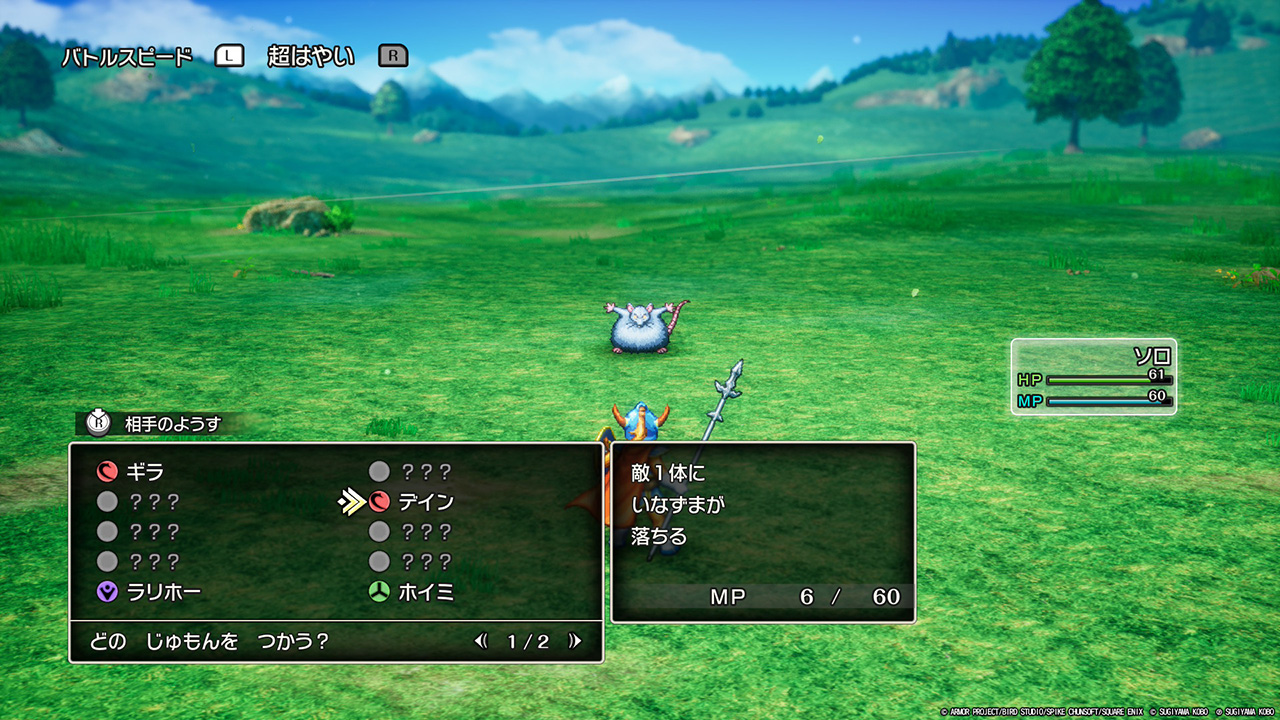1280x720 pixels.
Task: Select the ギラ spell
Action: click(x=144, y=472)
